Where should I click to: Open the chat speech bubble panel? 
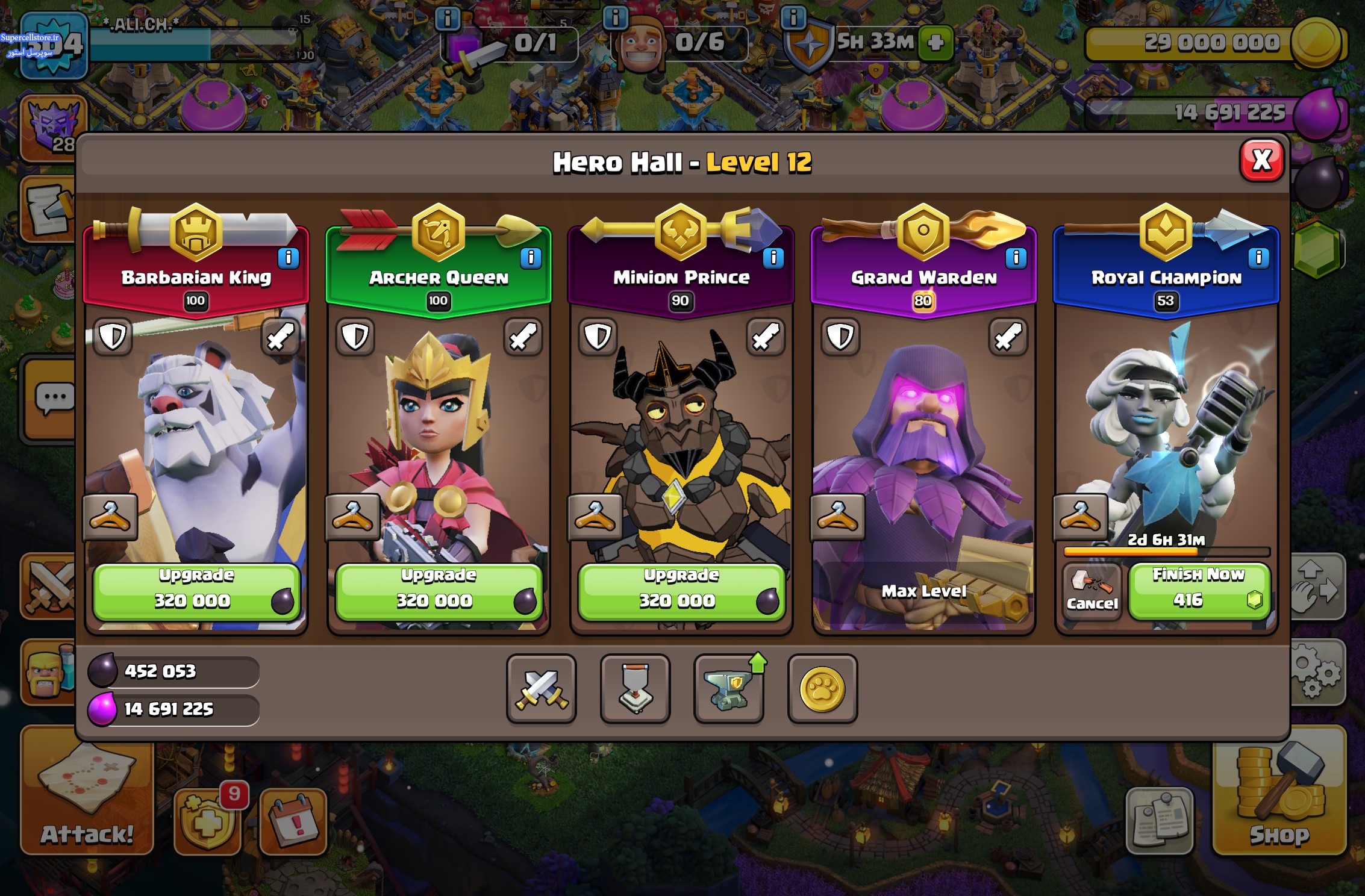pyautogui.click(x=53, y=399)
